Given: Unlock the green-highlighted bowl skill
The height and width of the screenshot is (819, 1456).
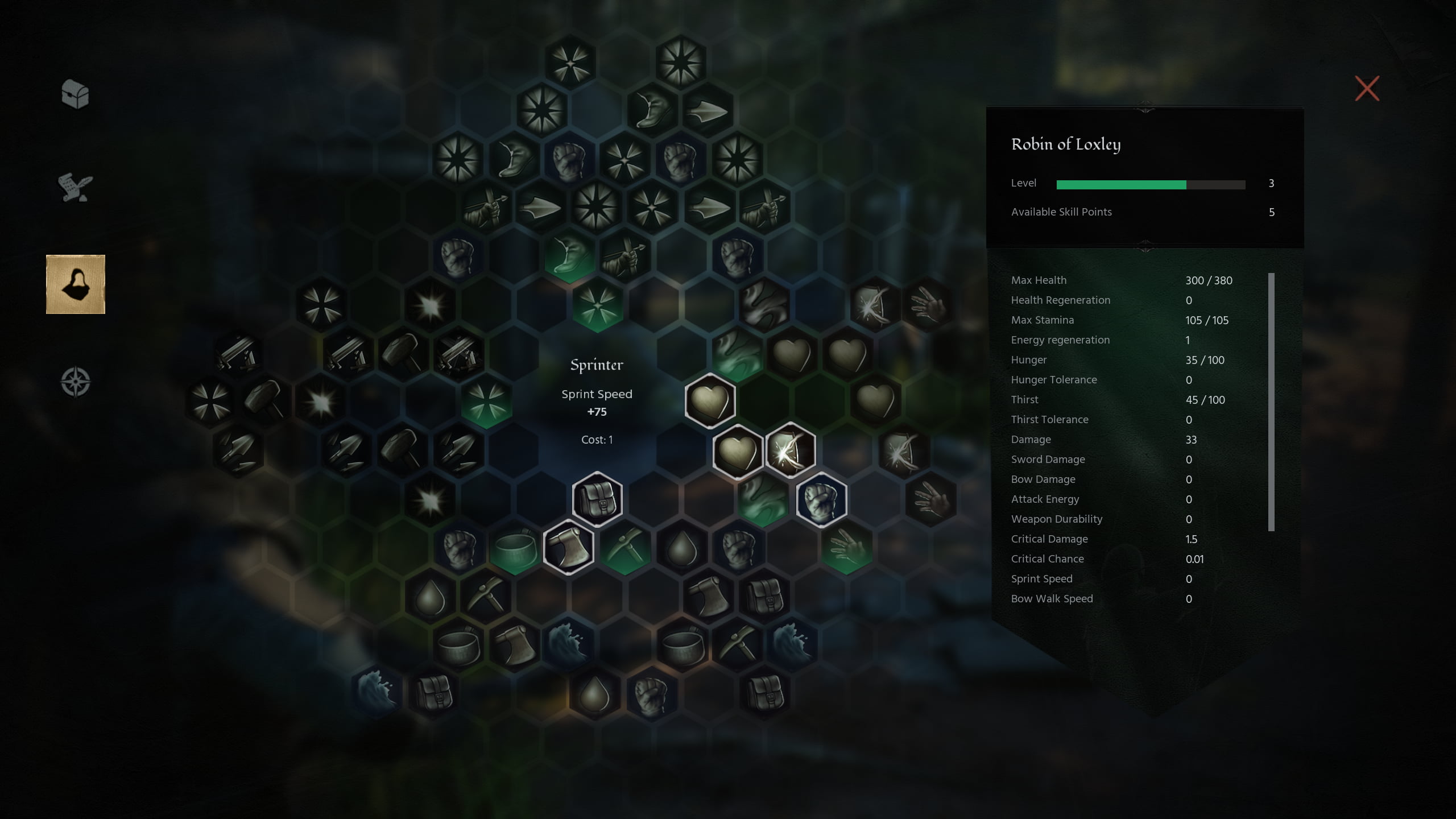Looking at the screenshot, I should coord(514,547).
